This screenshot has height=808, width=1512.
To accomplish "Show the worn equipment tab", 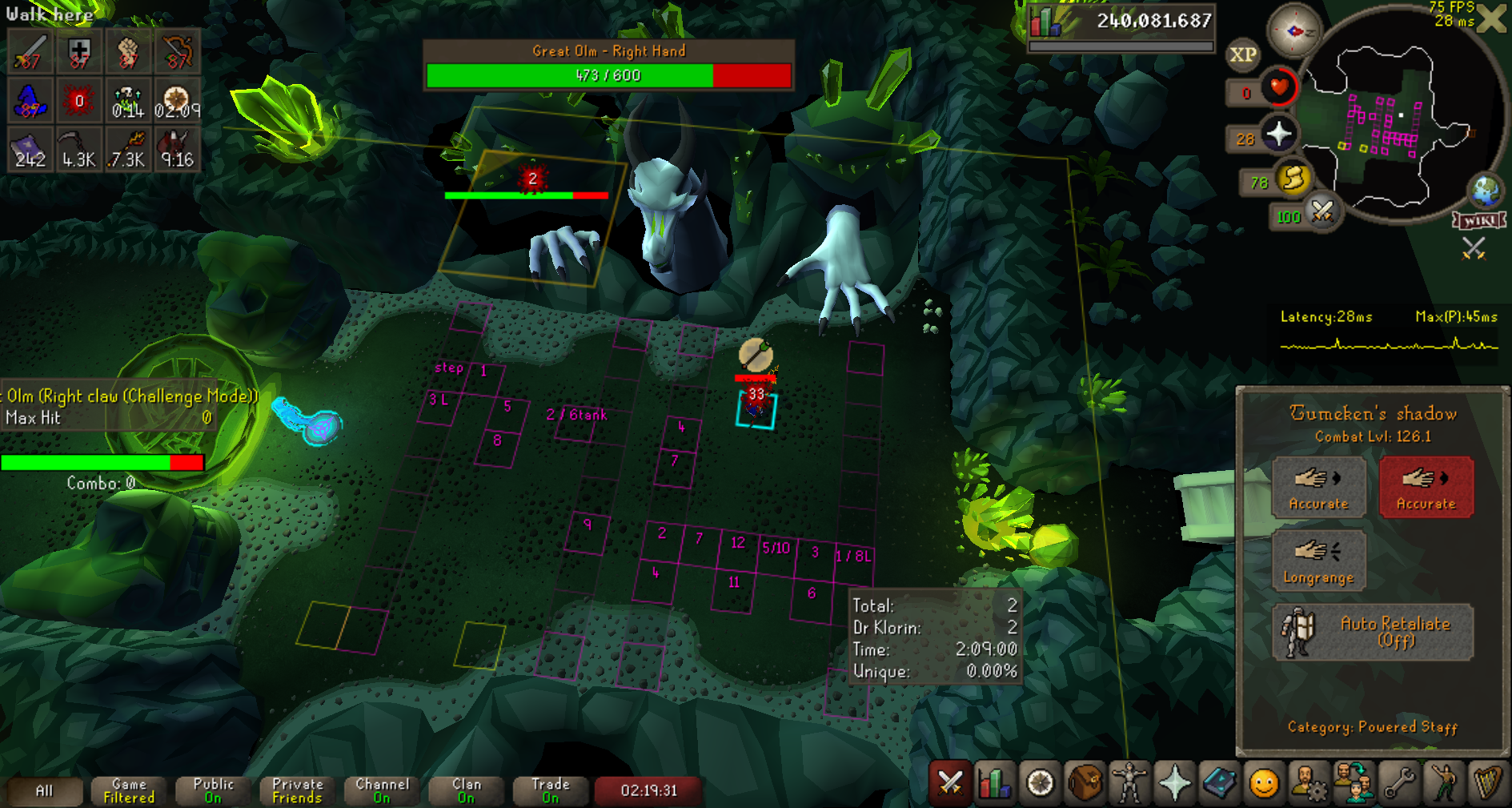I will [1129, 783].
